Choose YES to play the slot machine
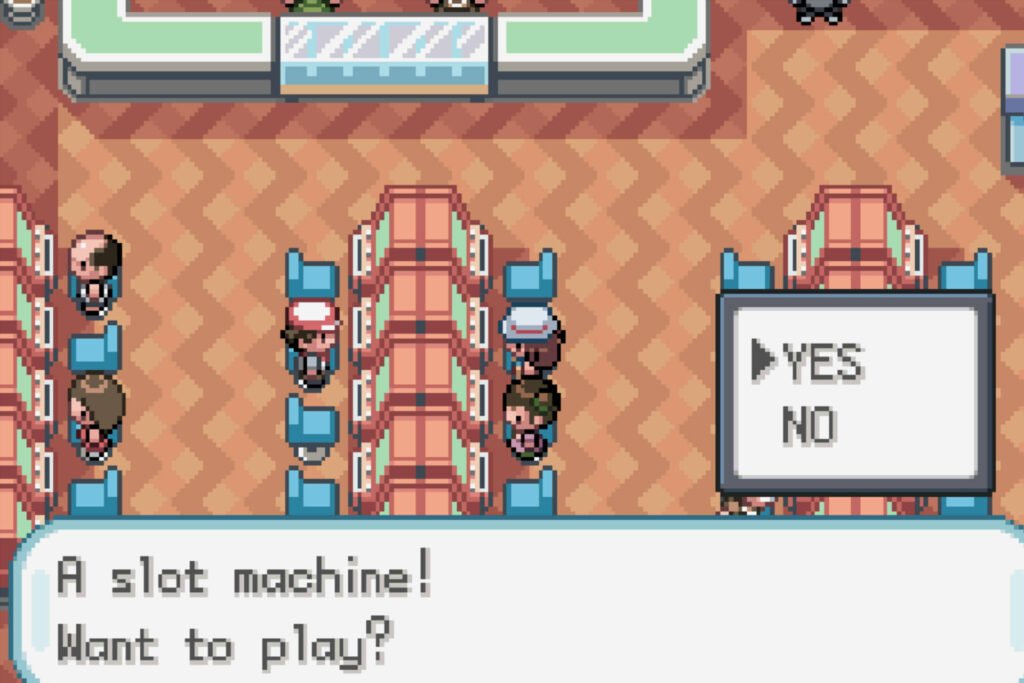The height and width of the screenshot is (683, 1024). (x=822, y=363)
